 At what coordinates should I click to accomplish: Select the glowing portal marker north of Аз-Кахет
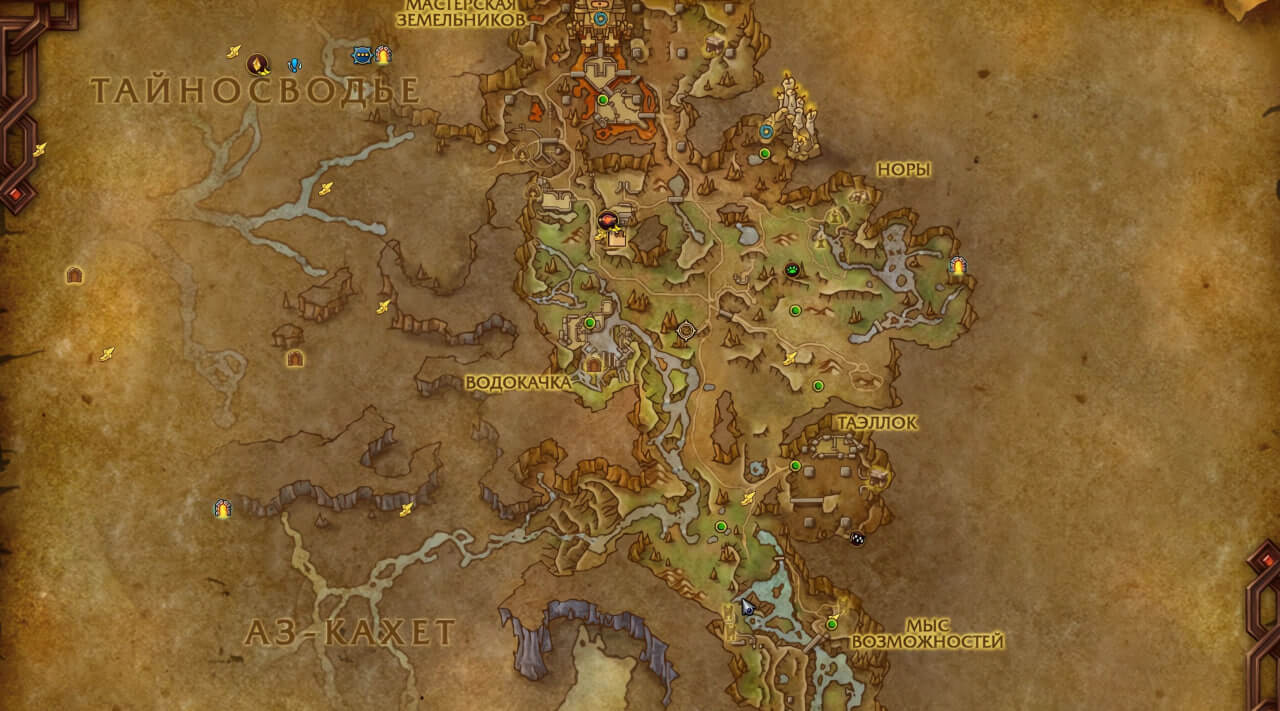pos(222,509)
